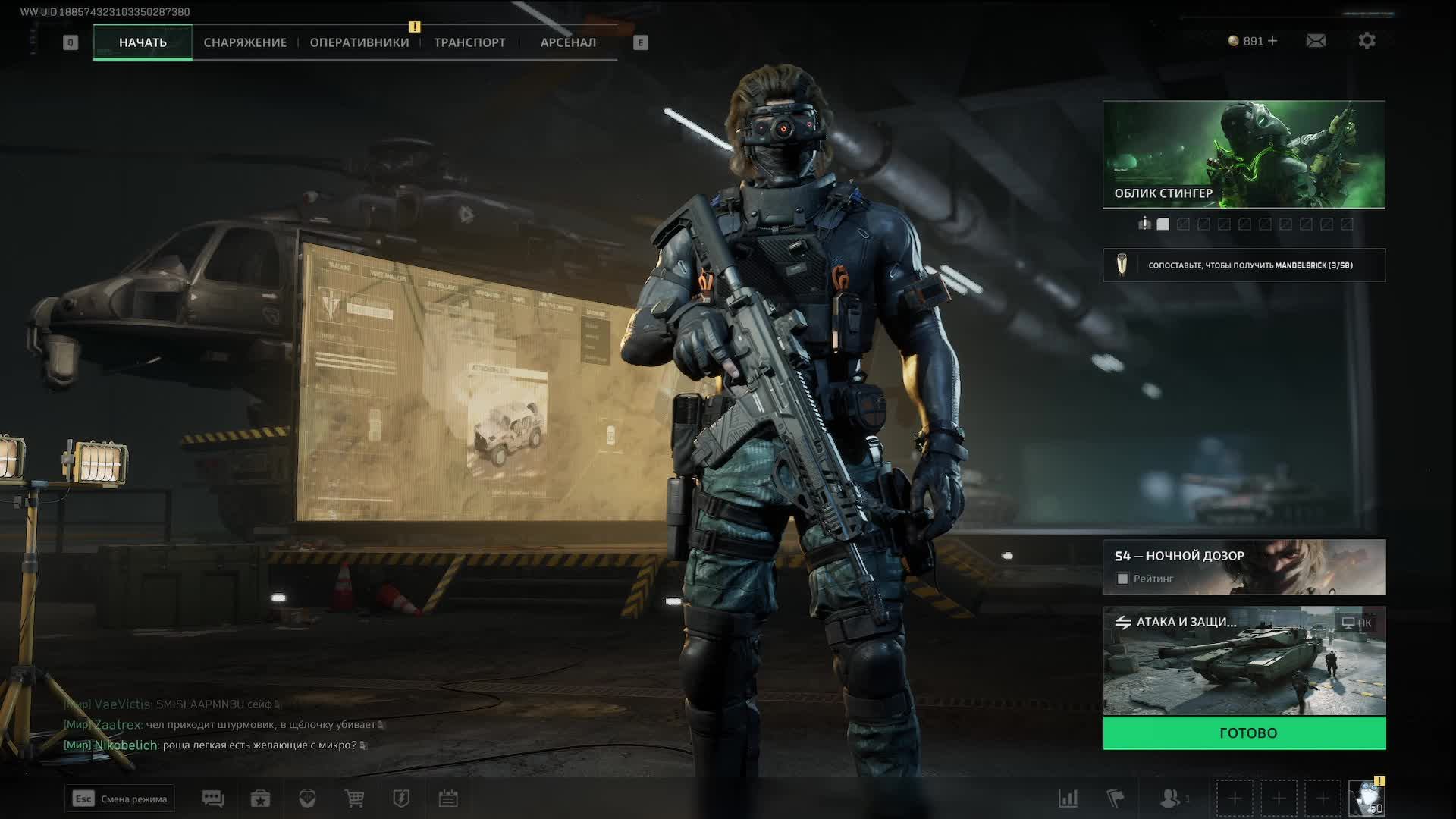
Task: Open the calendar events icon
Action: coord(448,799)
